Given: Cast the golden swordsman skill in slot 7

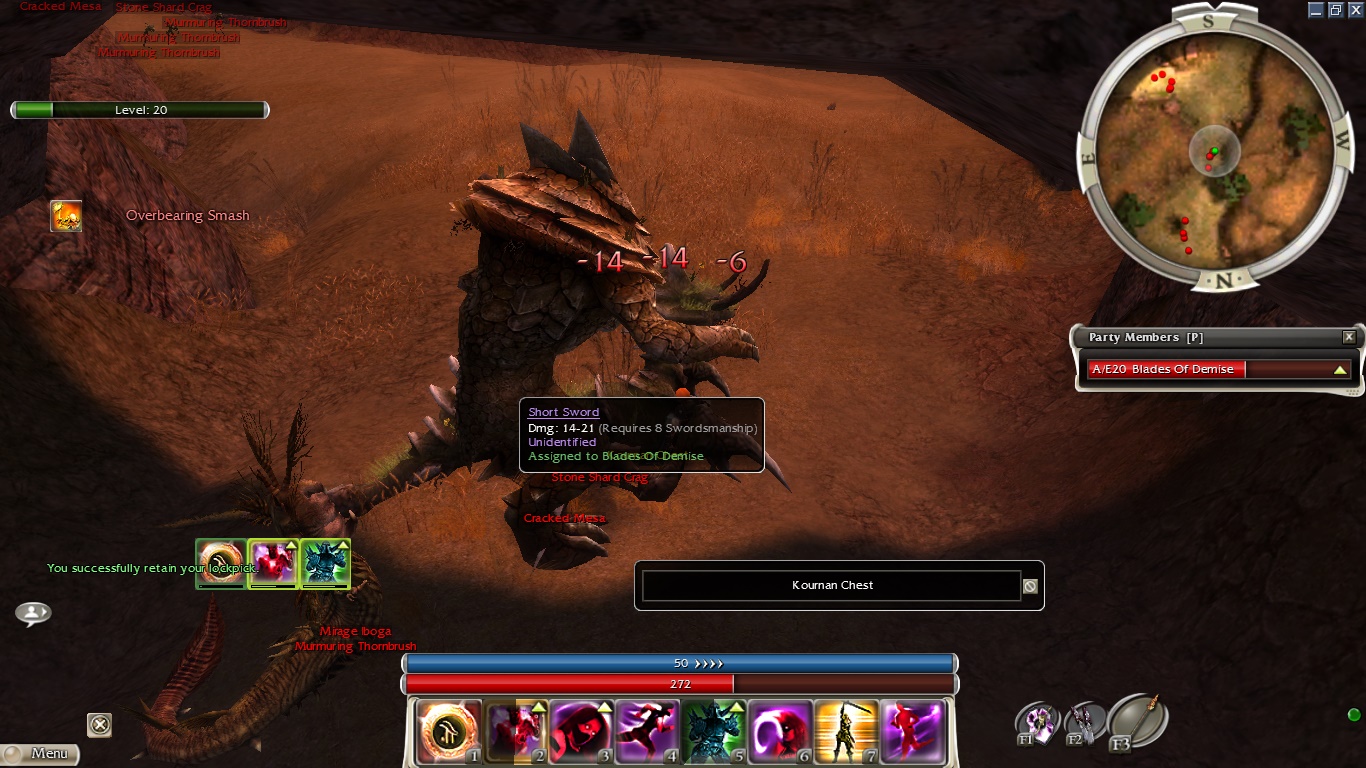Looking at the screenshot, I should pos(845,732).
